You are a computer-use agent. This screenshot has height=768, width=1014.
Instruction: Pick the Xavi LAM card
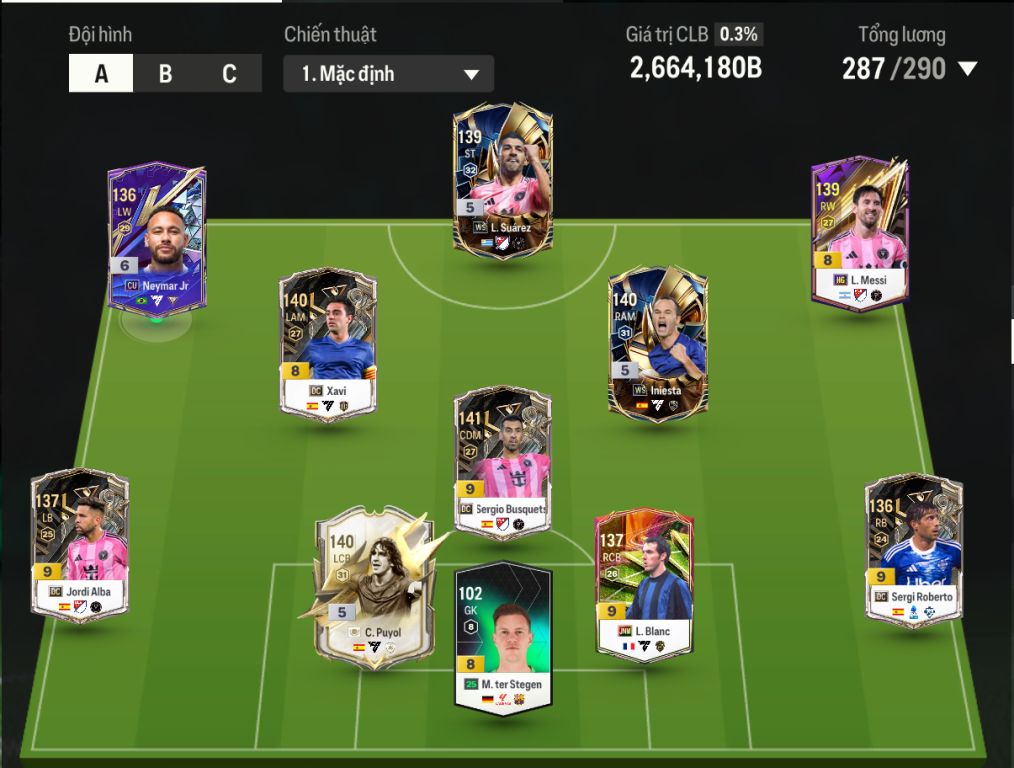[328, 344]
